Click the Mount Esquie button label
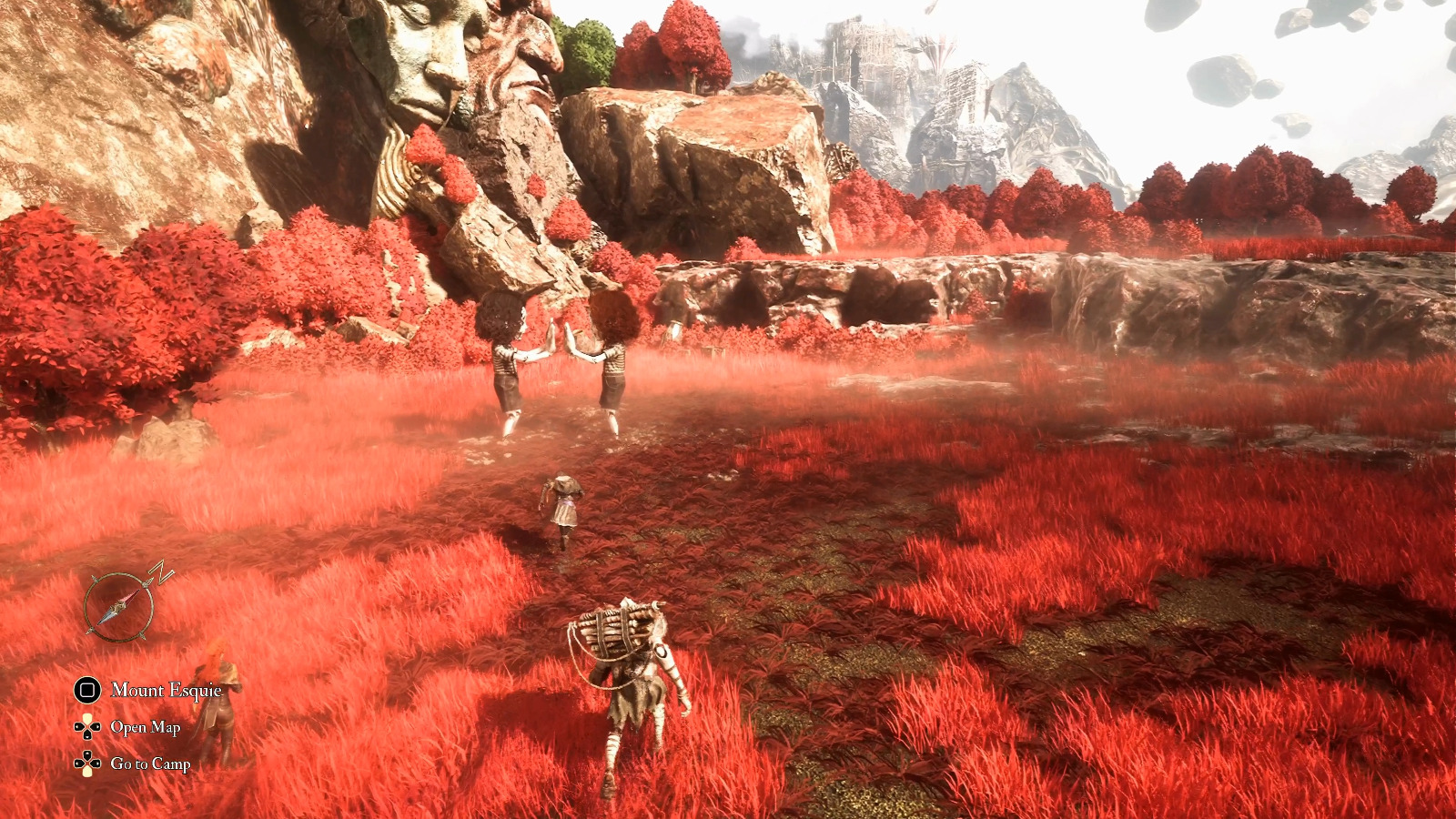The width and height of the screenshot is (1456, 819). point(167,691)
